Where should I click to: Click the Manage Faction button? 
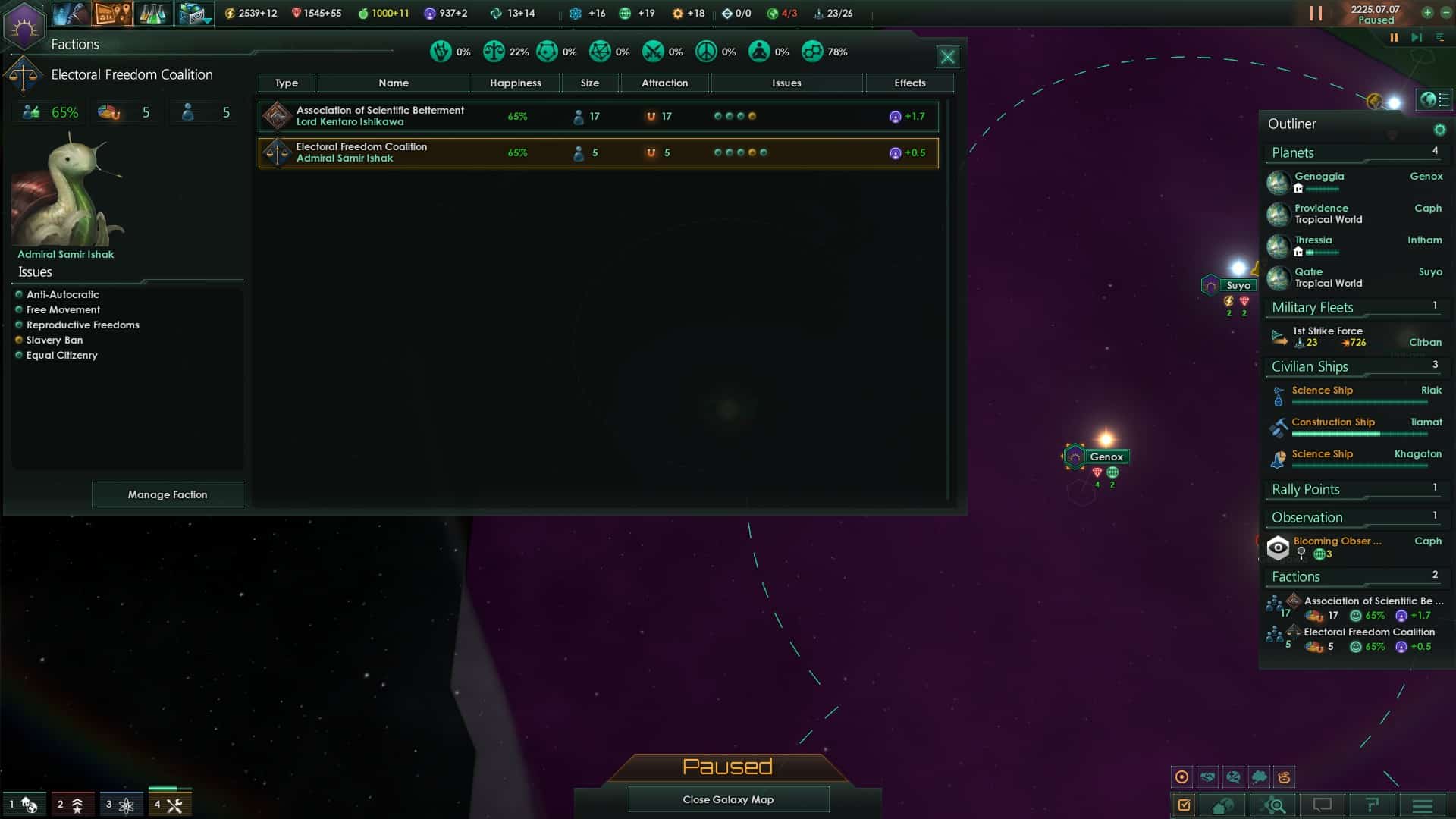(167, 494)
